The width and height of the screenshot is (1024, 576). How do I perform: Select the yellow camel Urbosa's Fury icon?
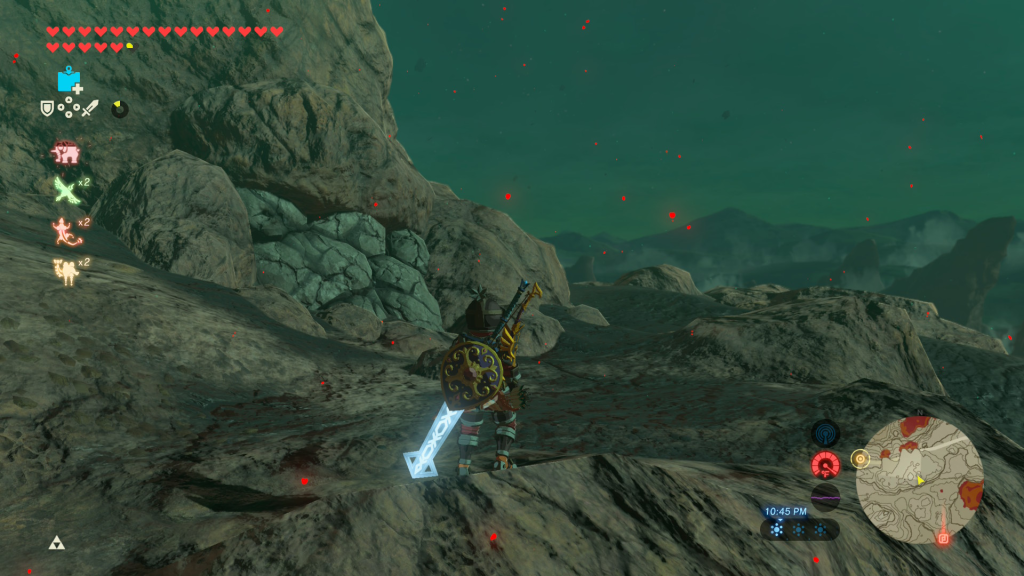click(x=65, y=270)
